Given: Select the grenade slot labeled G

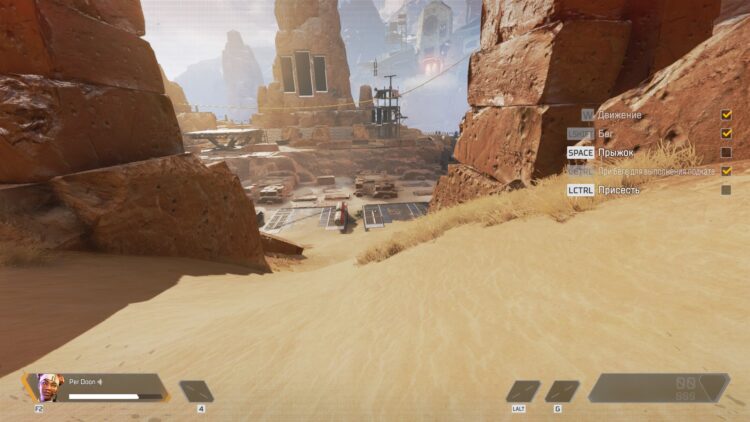Looking at the screenshot, I should (x=562, y=391).
